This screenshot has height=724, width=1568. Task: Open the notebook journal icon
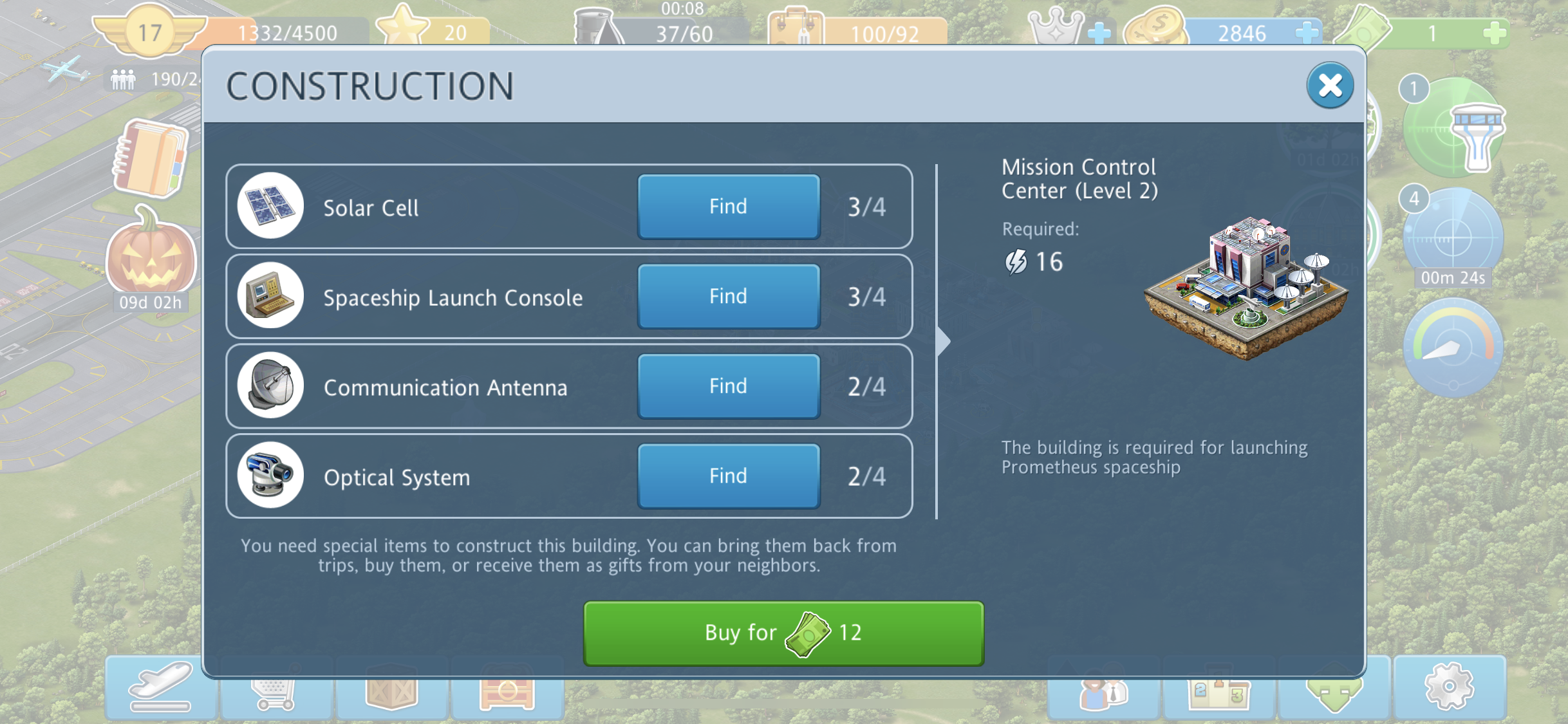point(151,158)
